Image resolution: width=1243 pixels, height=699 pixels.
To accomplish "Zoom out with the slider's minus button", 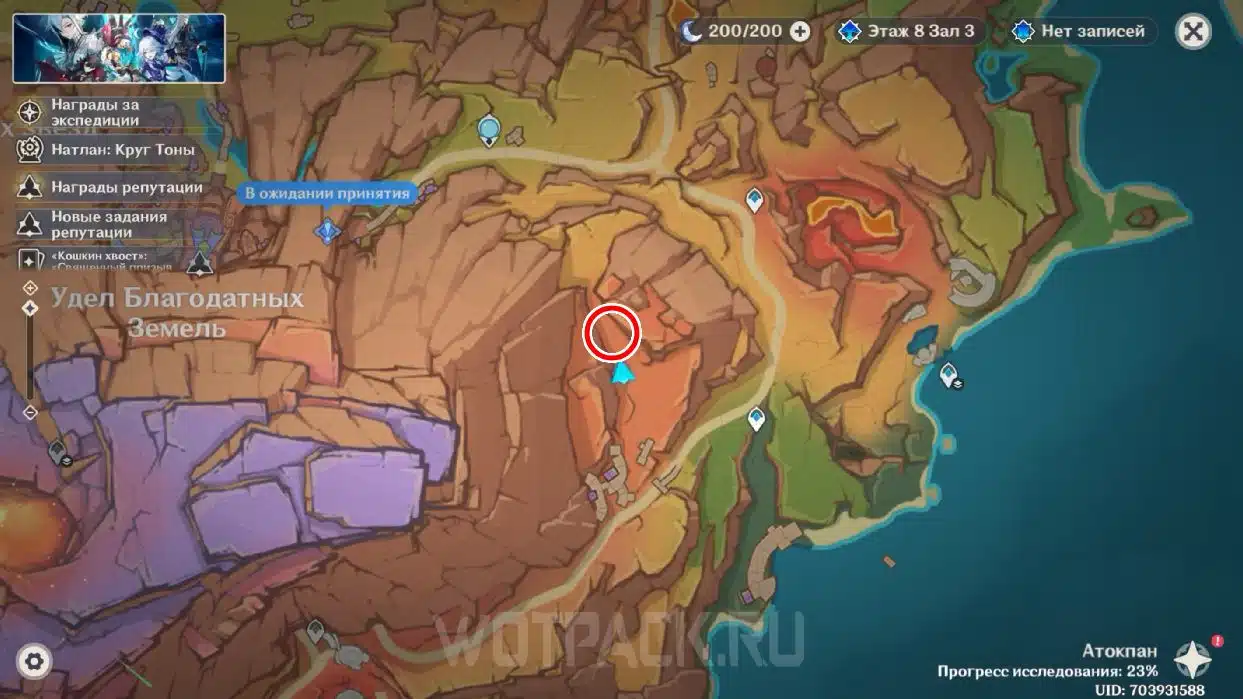I will (x=30, y=412).
